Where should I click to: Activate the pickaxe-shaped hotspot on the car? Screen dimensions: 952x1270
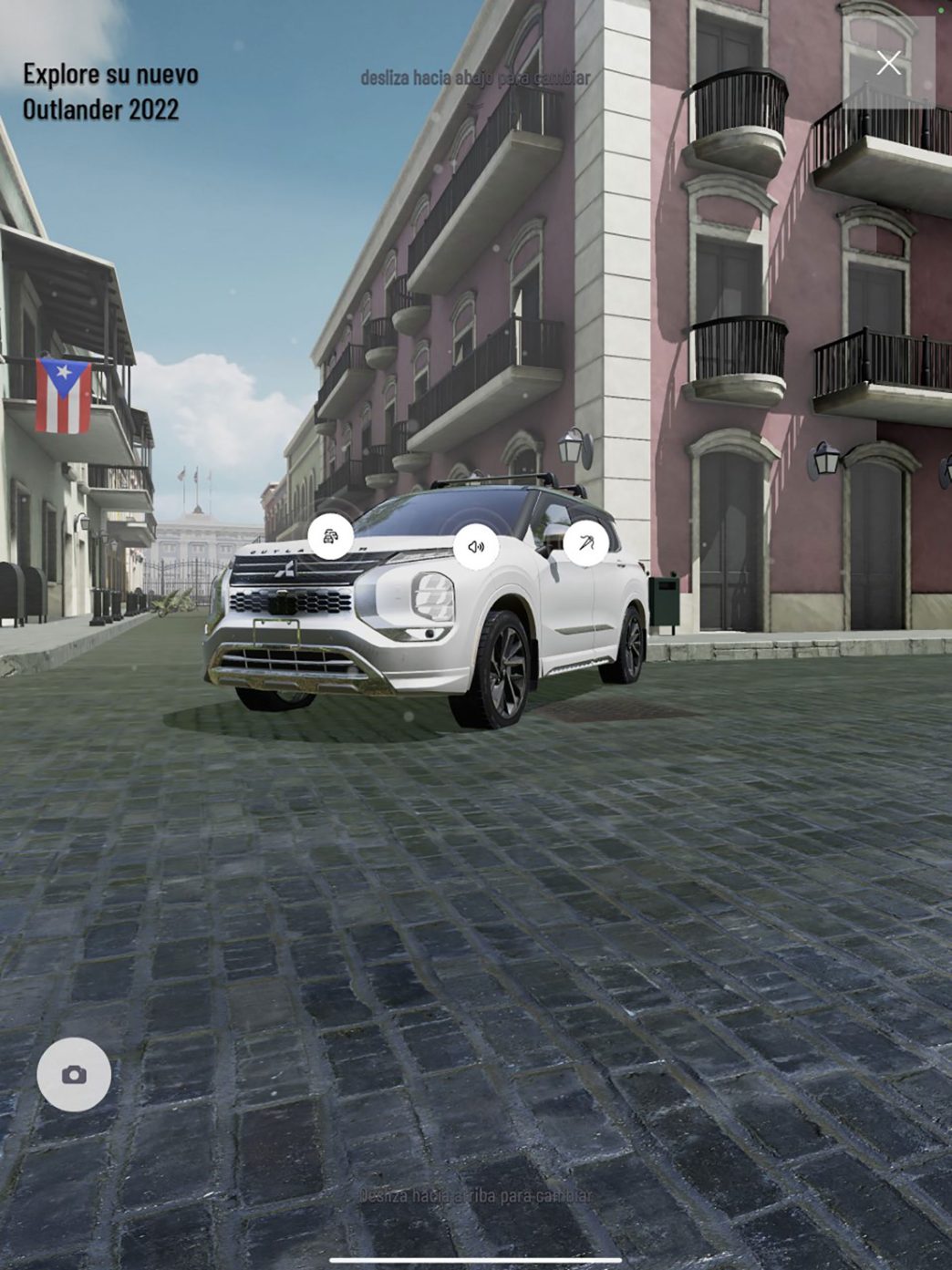pyautogui.click(x=585, y=543)
